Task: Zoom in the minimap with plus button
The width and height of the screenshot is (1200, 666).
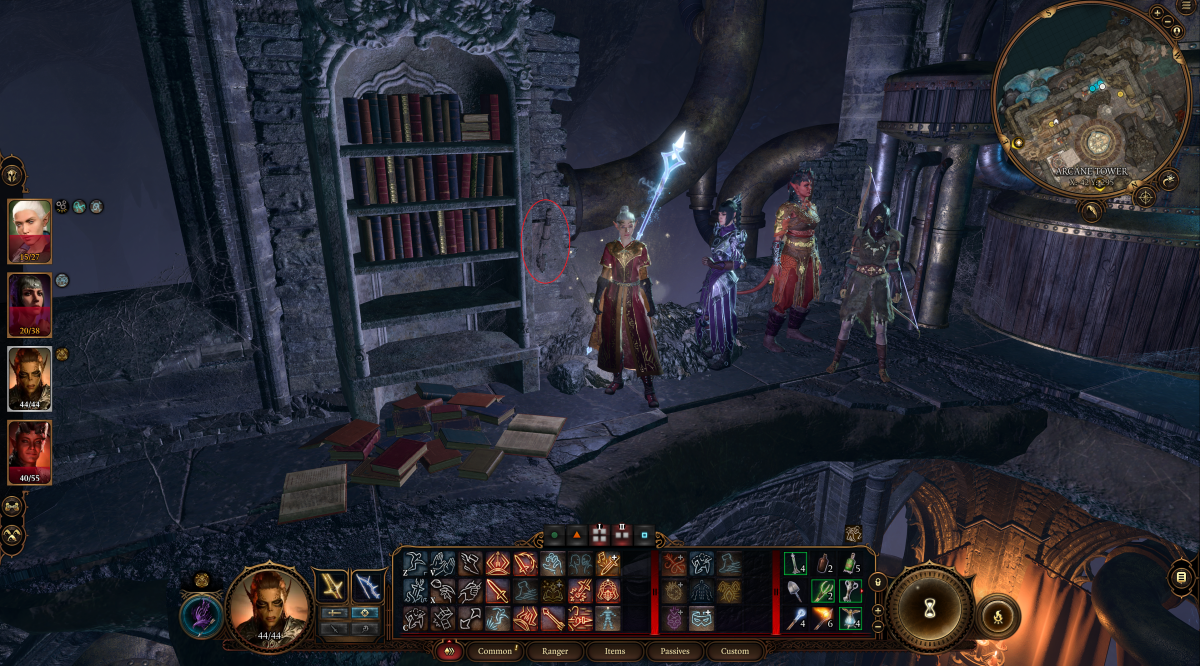Action: [x=1157, y=14]
